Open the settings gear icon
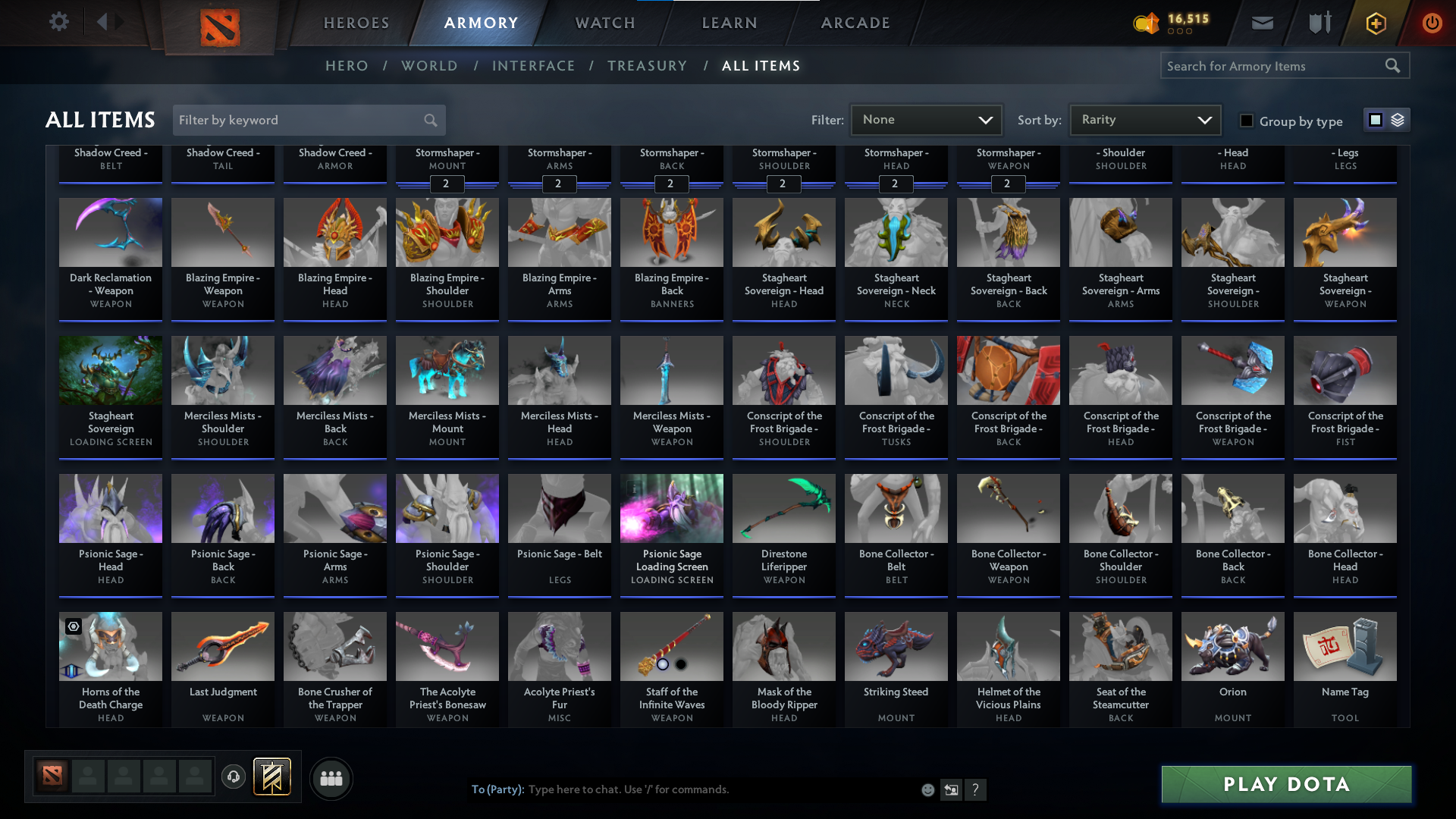This screenshot has height=819, width=1456. tap(59, 22)
